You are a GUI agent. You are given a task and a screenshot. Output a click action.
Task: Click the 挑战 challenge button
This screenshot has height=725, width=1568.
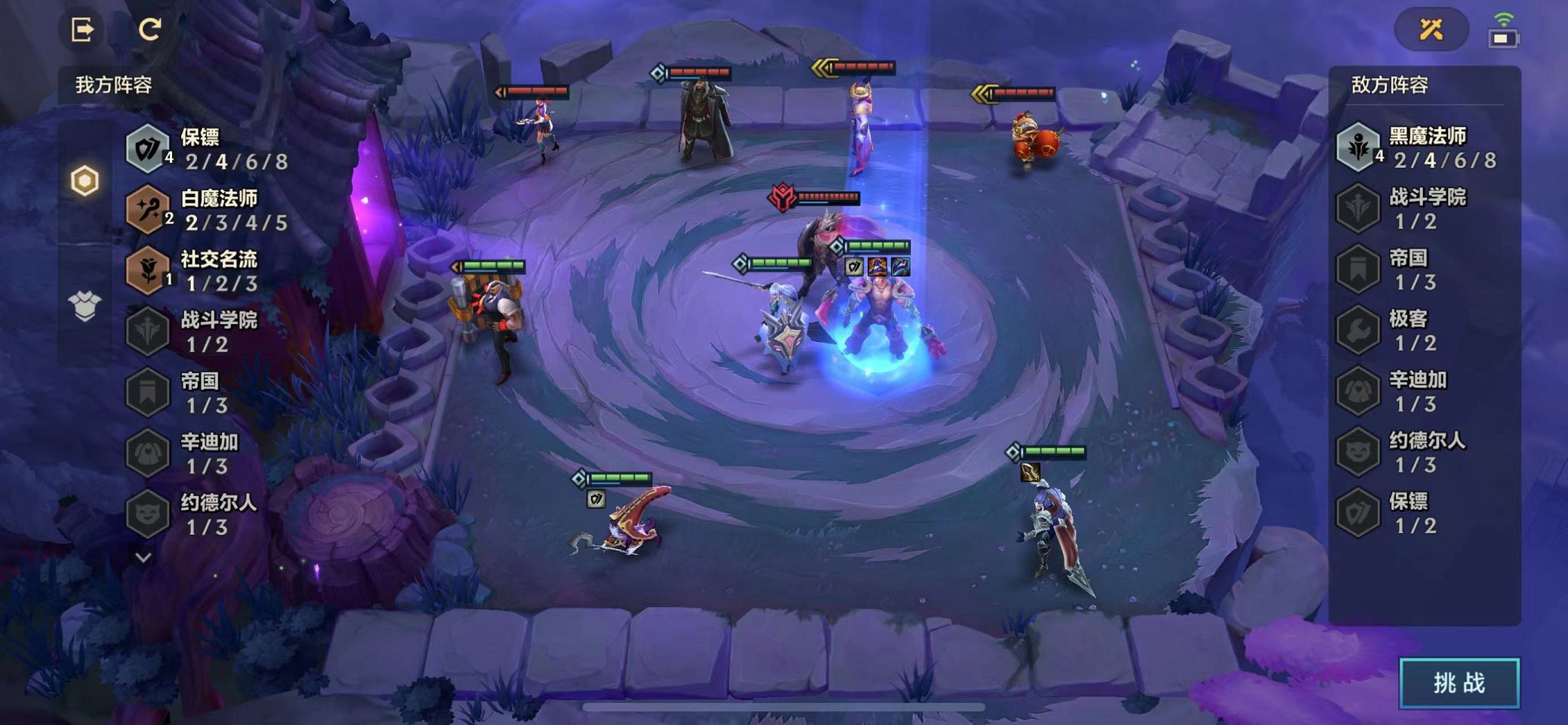tap(1459, 683)
